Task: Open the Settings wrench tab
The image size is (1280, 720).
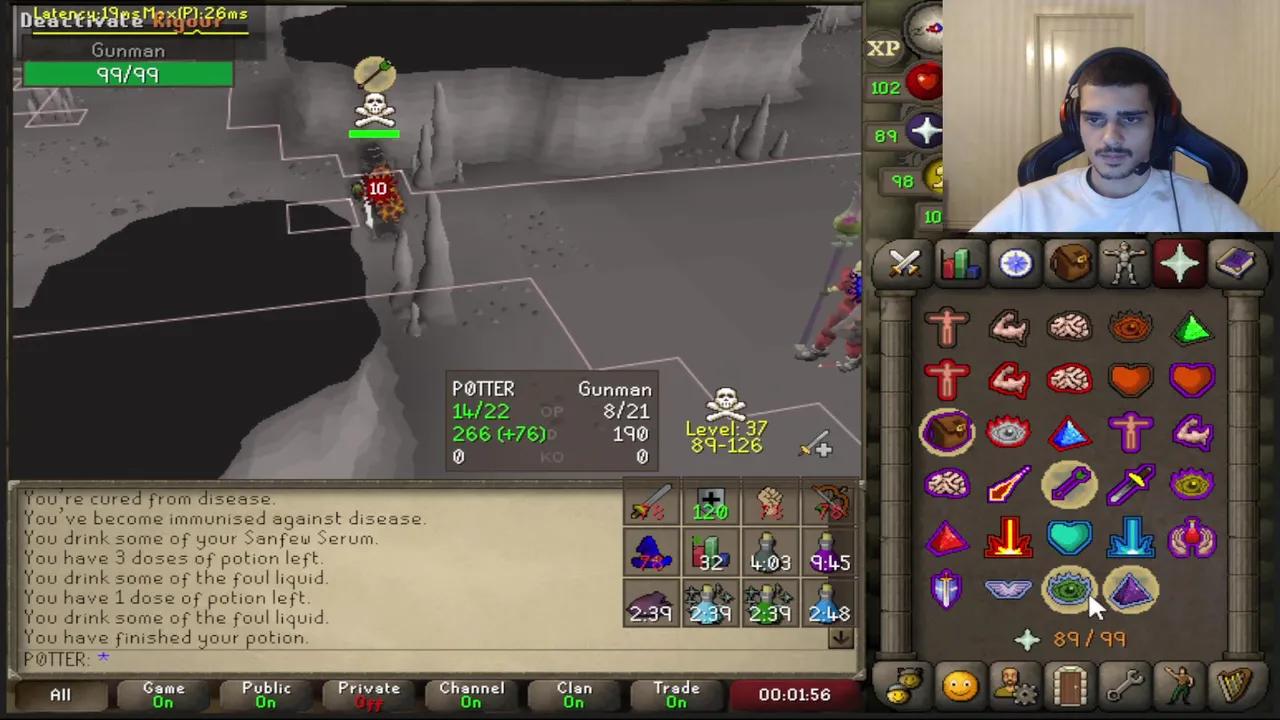Action: pos(1124,685)
